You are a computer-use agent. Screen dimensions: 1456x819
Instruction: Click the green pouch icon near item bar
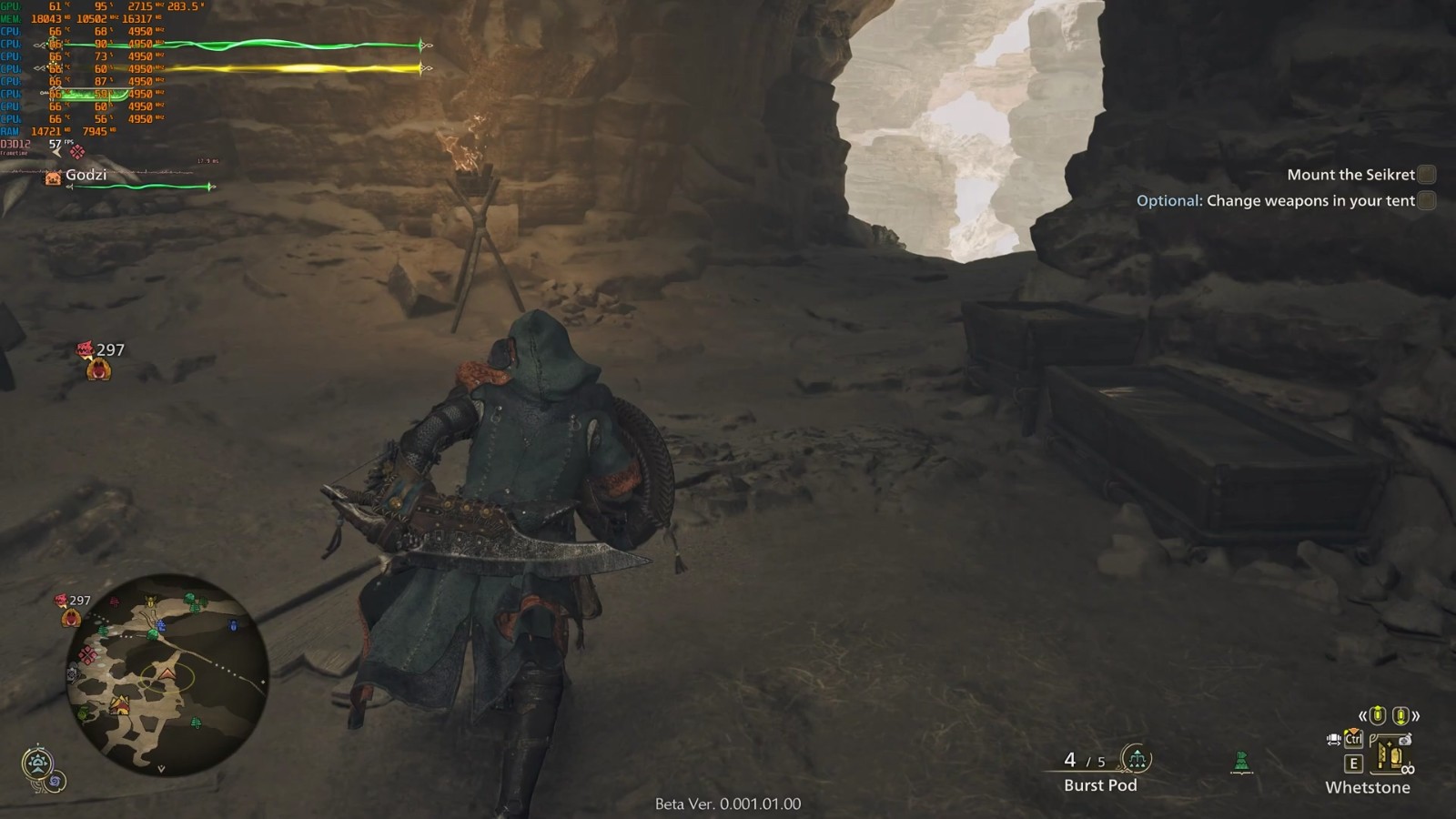pyautogui.click(x=1241, y=762)
